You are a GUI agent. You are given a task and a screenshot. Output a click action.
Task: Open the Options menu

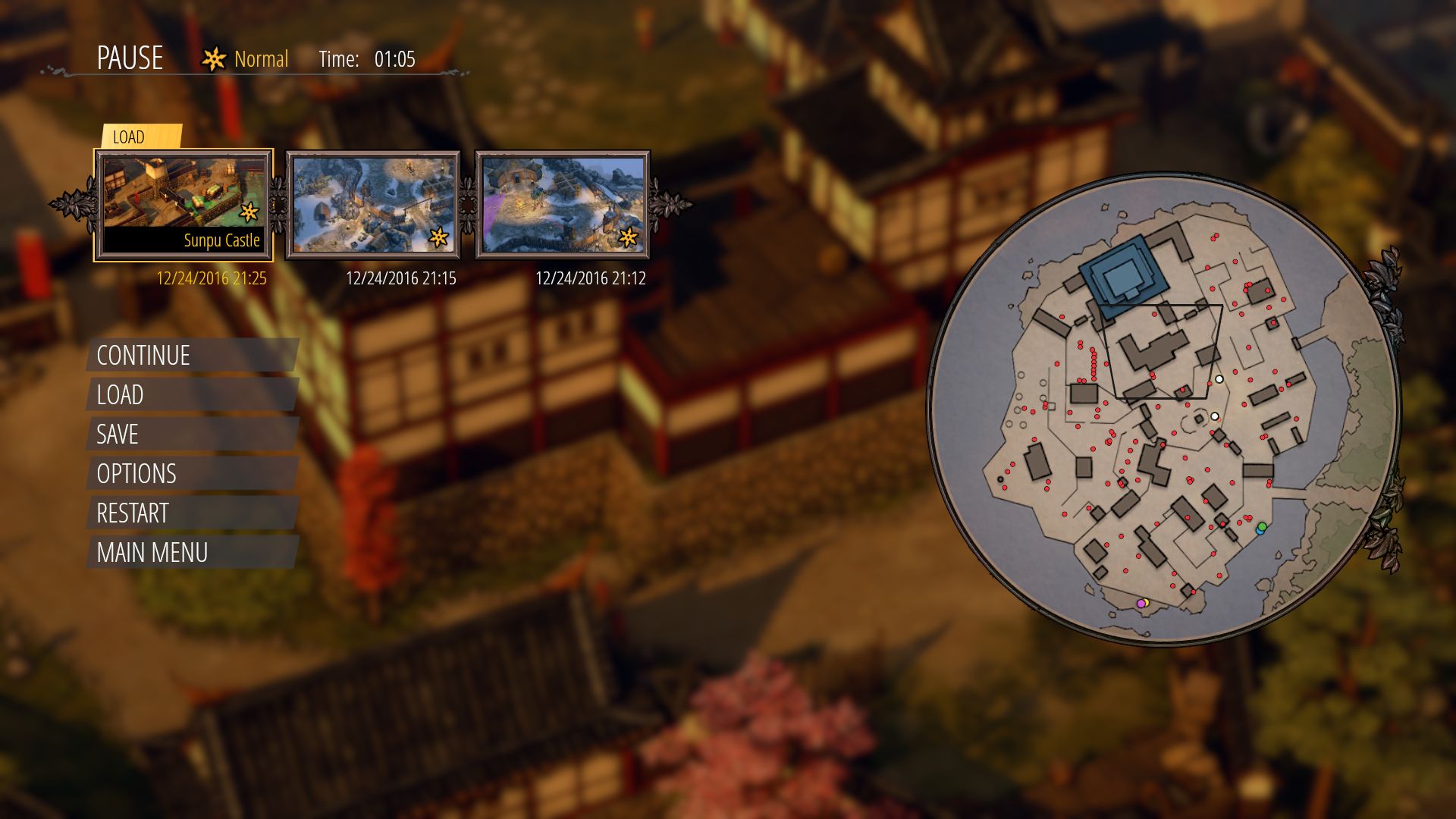pyautogui.click(x=136, y=474)
